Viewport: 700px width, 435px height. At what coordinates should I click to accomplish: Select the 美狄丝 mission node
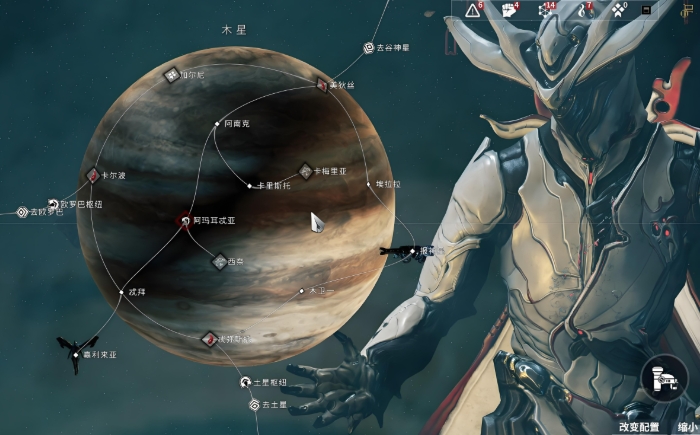[323, 85]
